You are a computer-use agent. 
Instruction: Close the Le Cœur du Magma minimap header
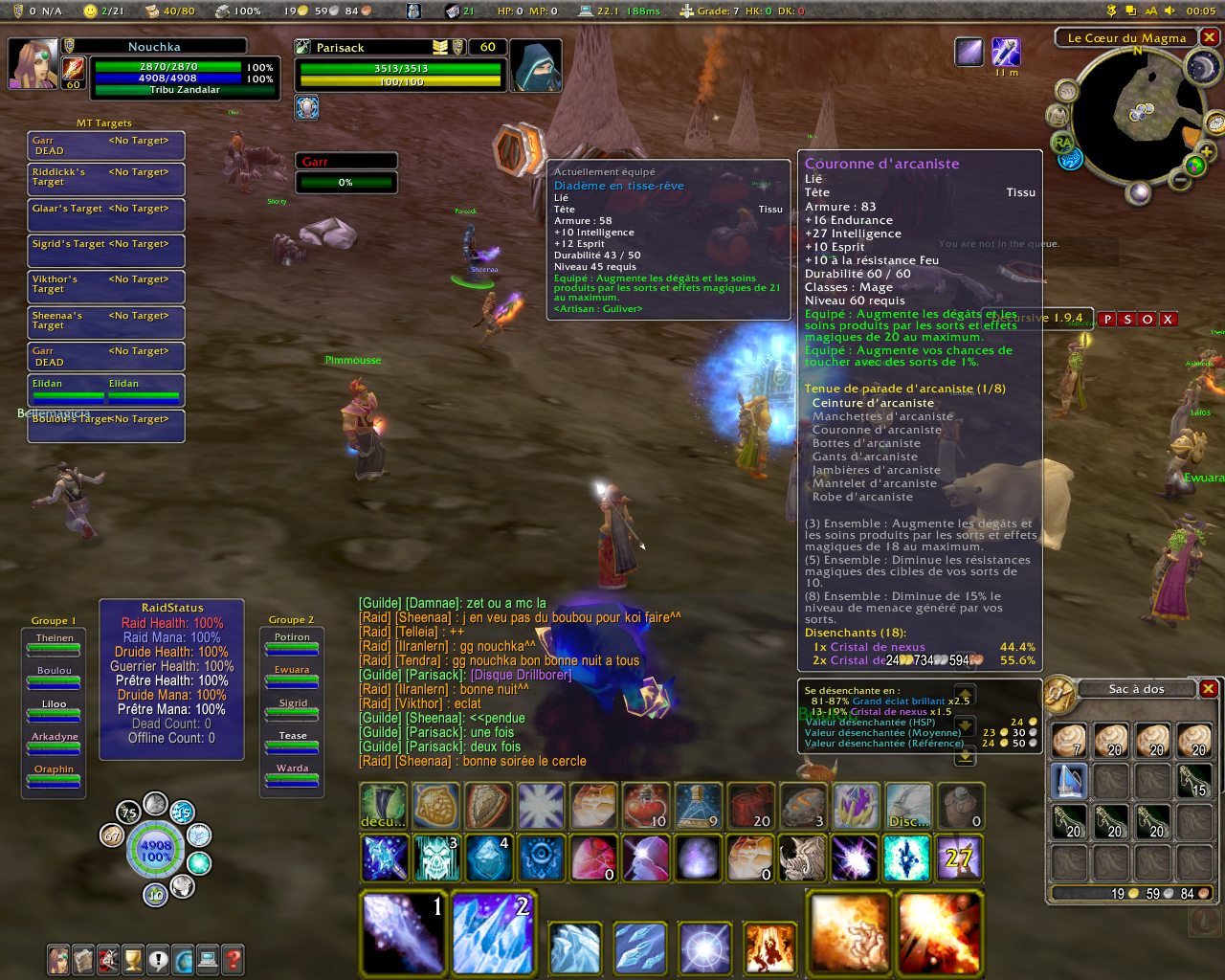[1210, 37]
